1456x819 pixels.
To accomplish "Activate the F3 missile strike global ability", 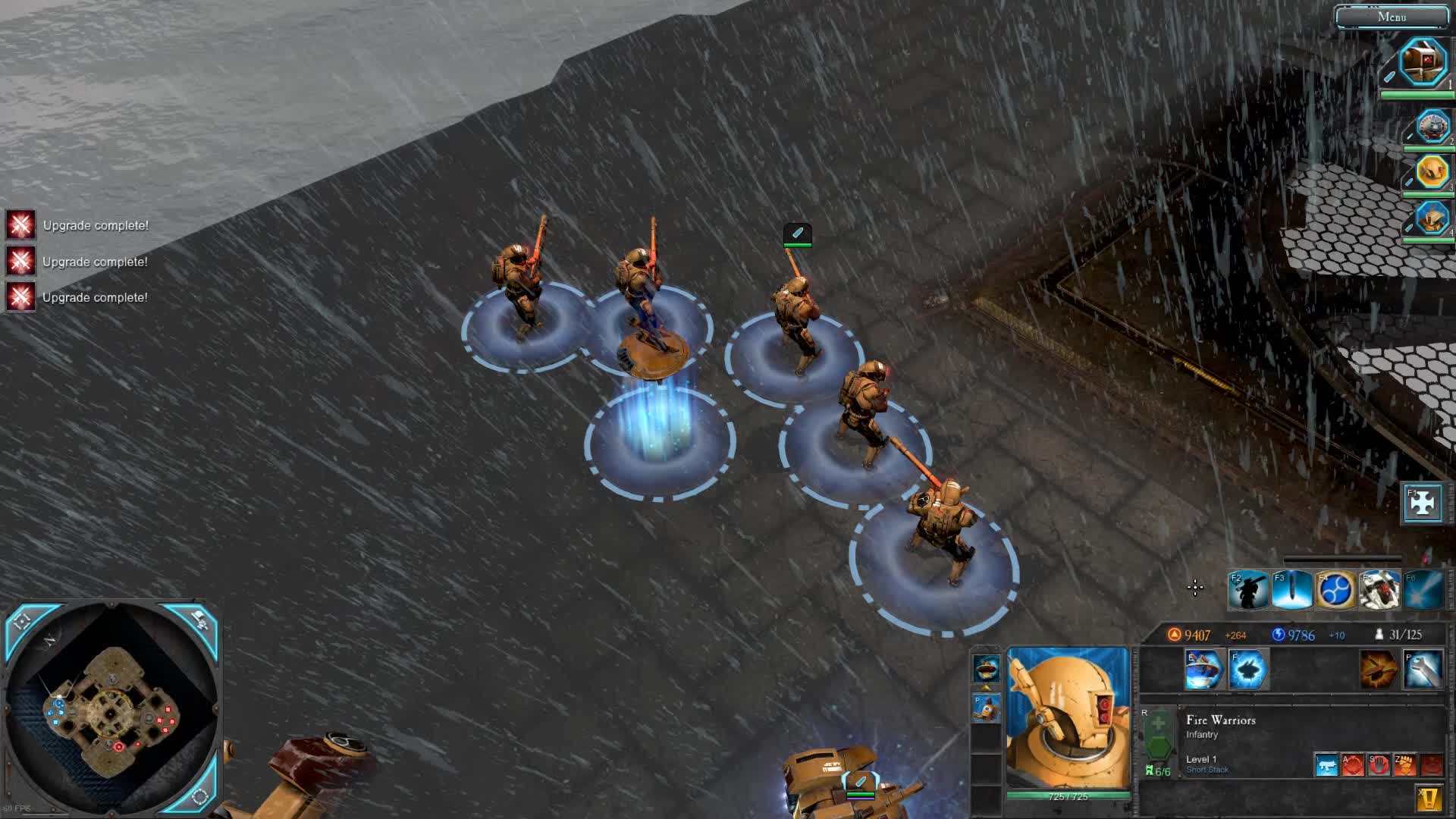I will (x=1291, y=591).
